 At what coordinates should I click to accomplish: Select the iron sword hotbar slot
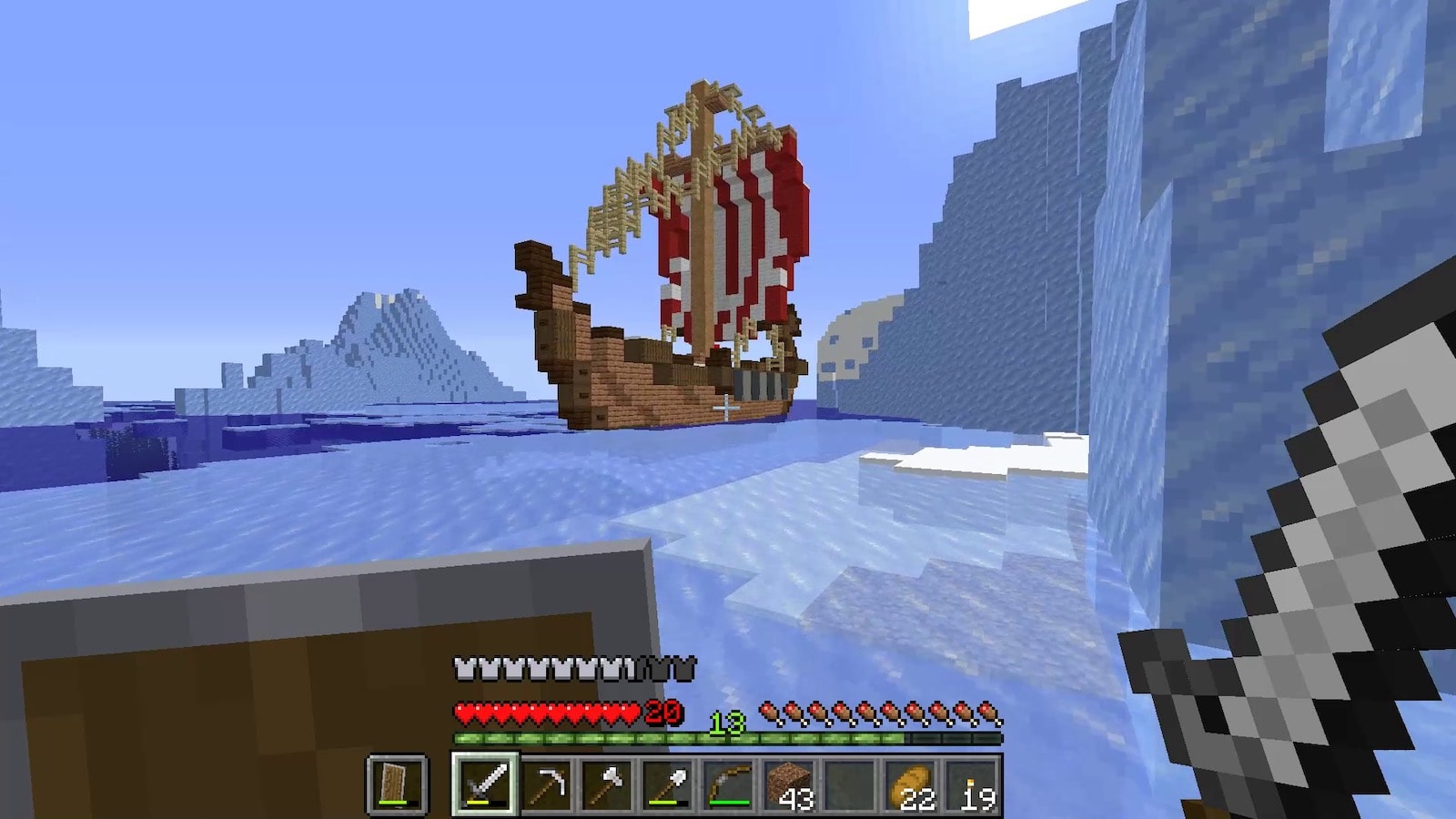pos(485,784)
